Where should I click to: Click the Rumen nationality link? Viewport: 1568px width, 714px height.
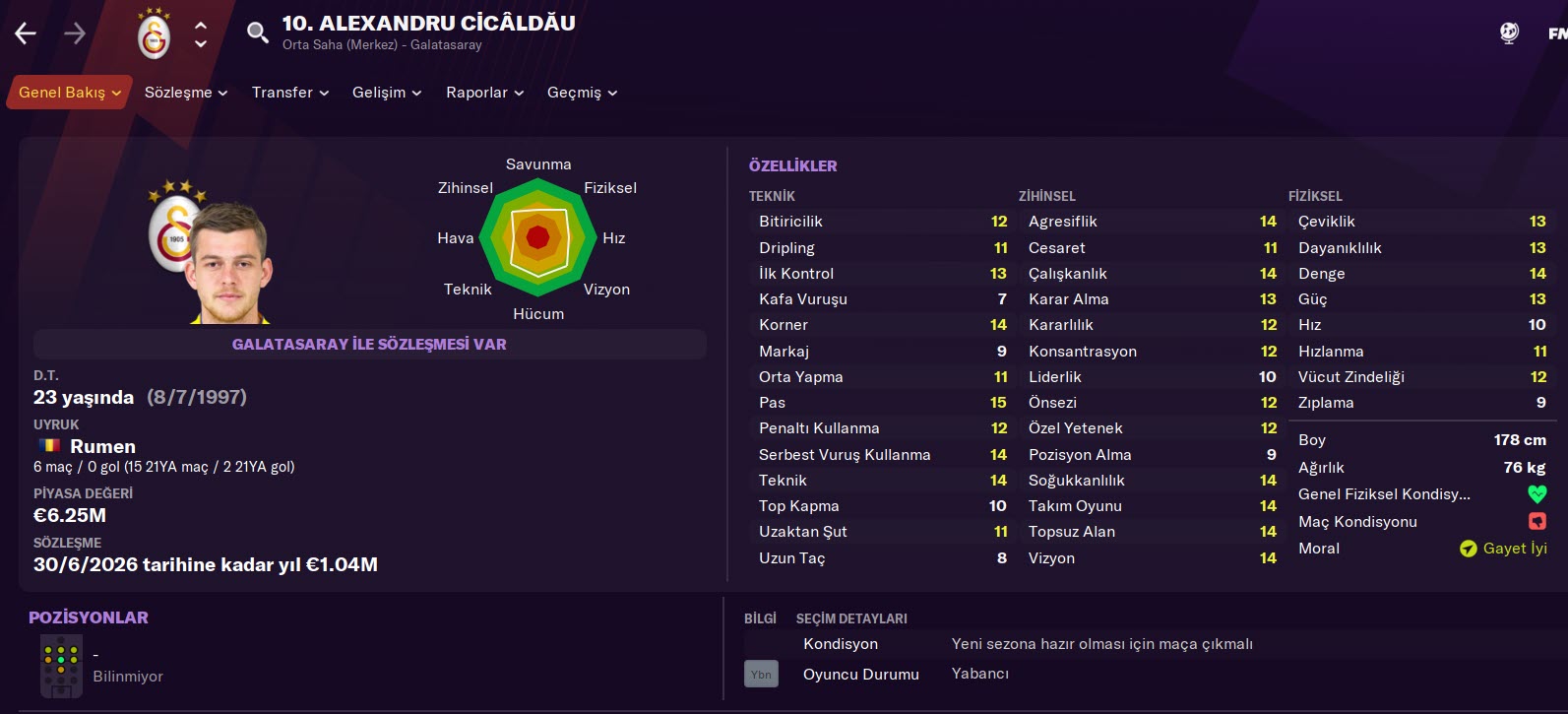[102, 446]
